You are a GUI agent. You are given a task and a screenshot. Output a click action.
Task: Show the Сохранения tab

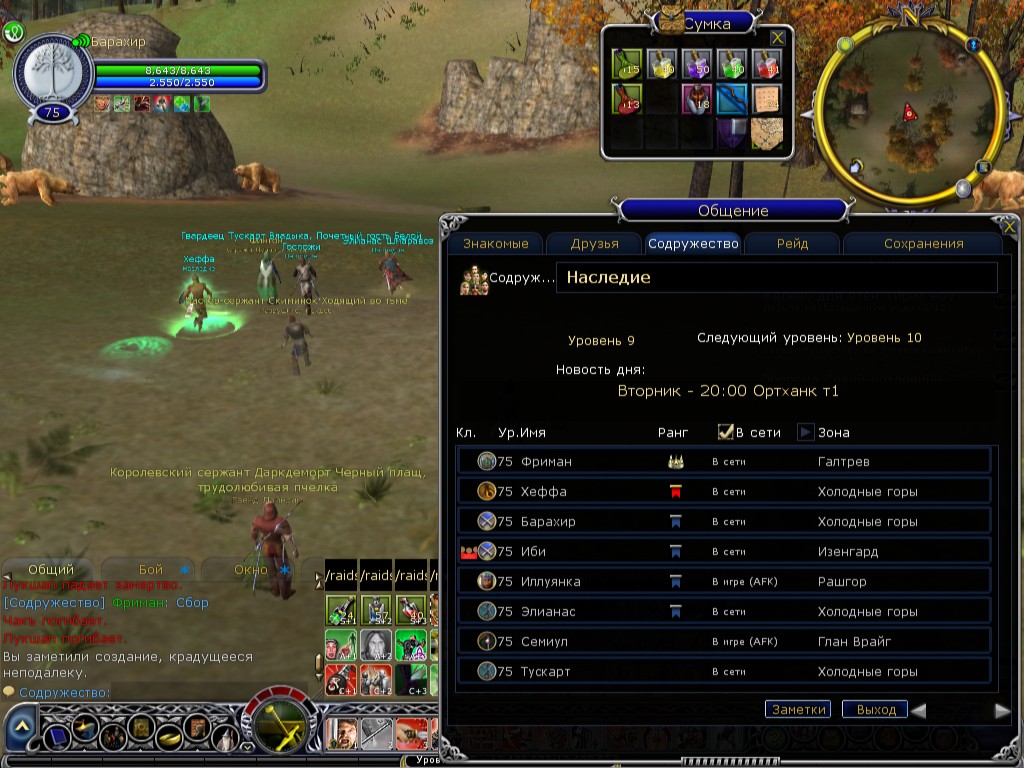pos(923,243)
